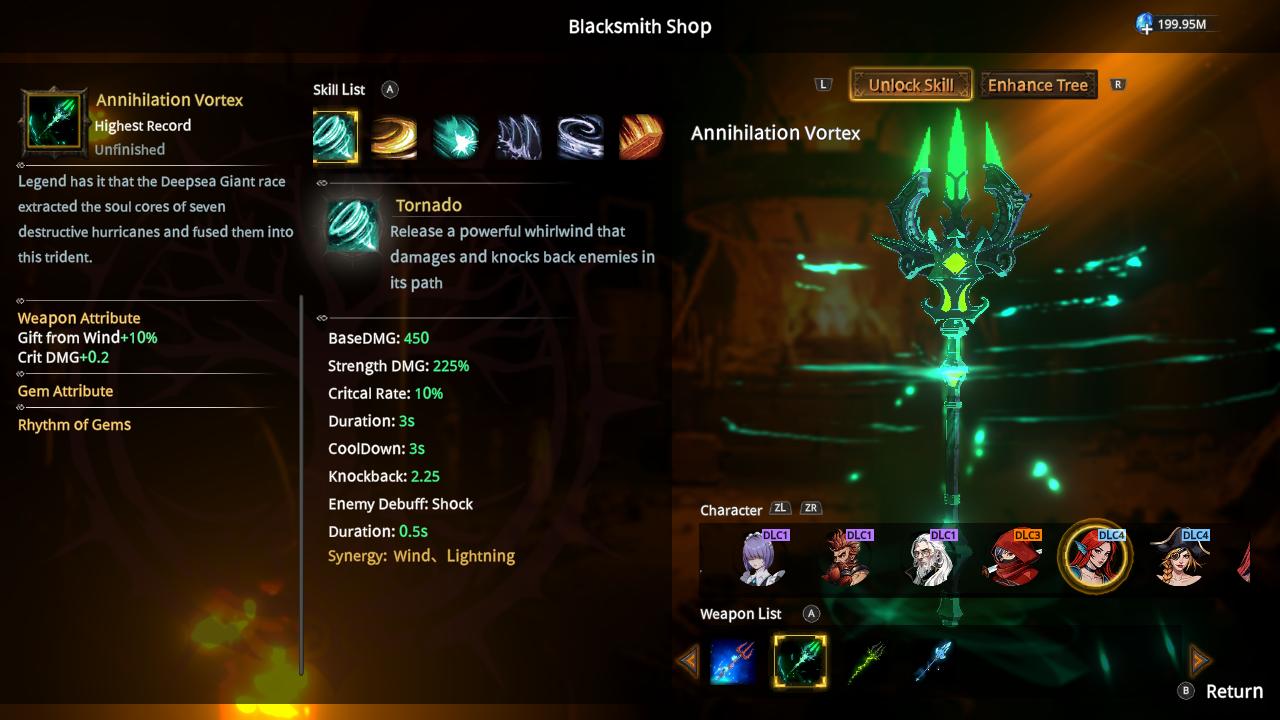
Task: Select the last orange crown skill icon
Action: point(641,138)
